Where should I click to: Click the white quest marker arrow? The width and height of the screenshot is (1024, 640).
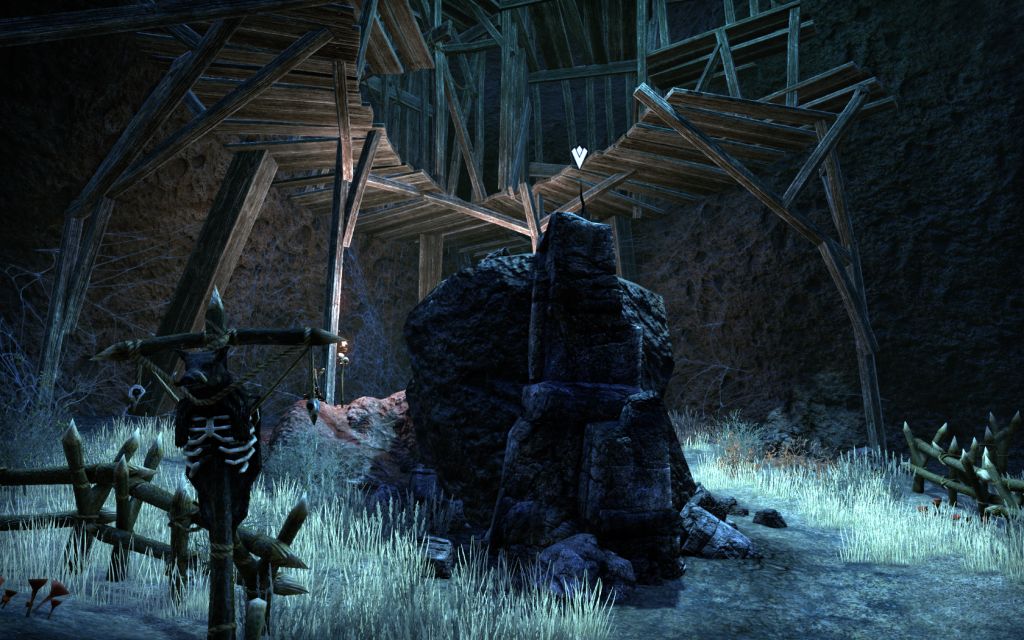[x=579, y=156]
